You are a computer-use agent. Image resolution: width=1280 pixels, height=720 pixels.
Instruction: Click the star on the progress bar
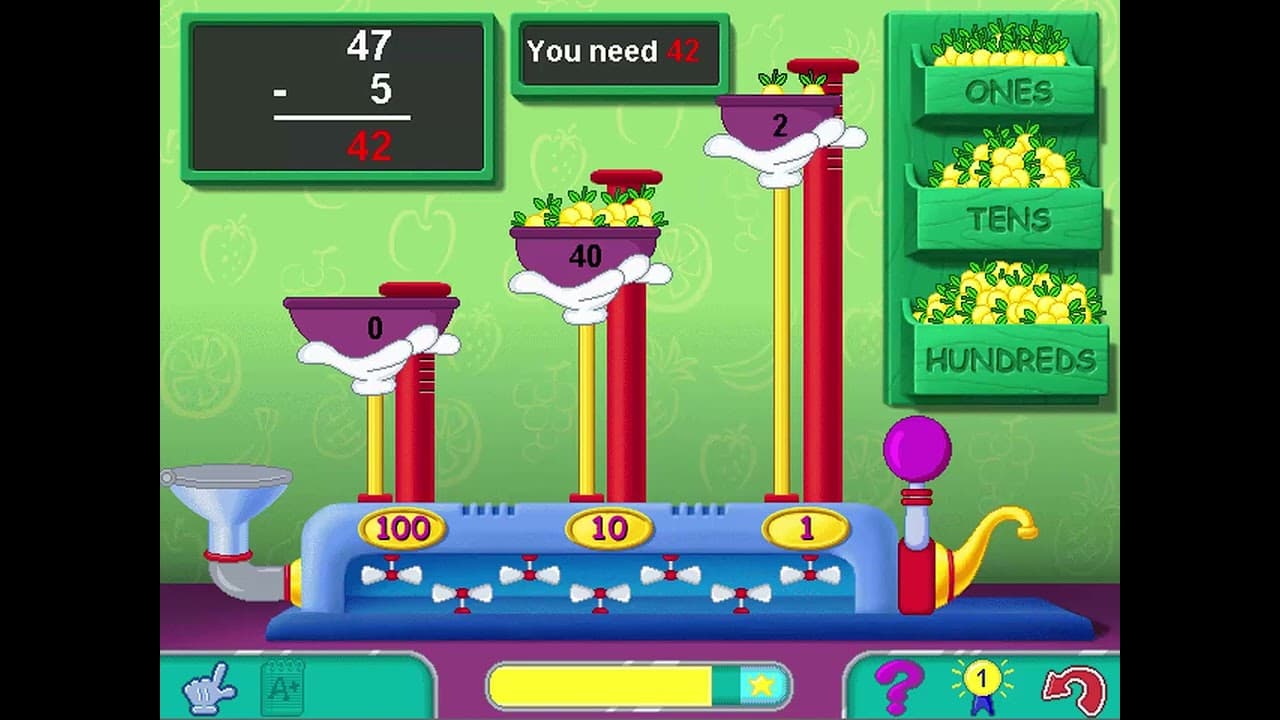pyautogui.click(x=762, y=684)
